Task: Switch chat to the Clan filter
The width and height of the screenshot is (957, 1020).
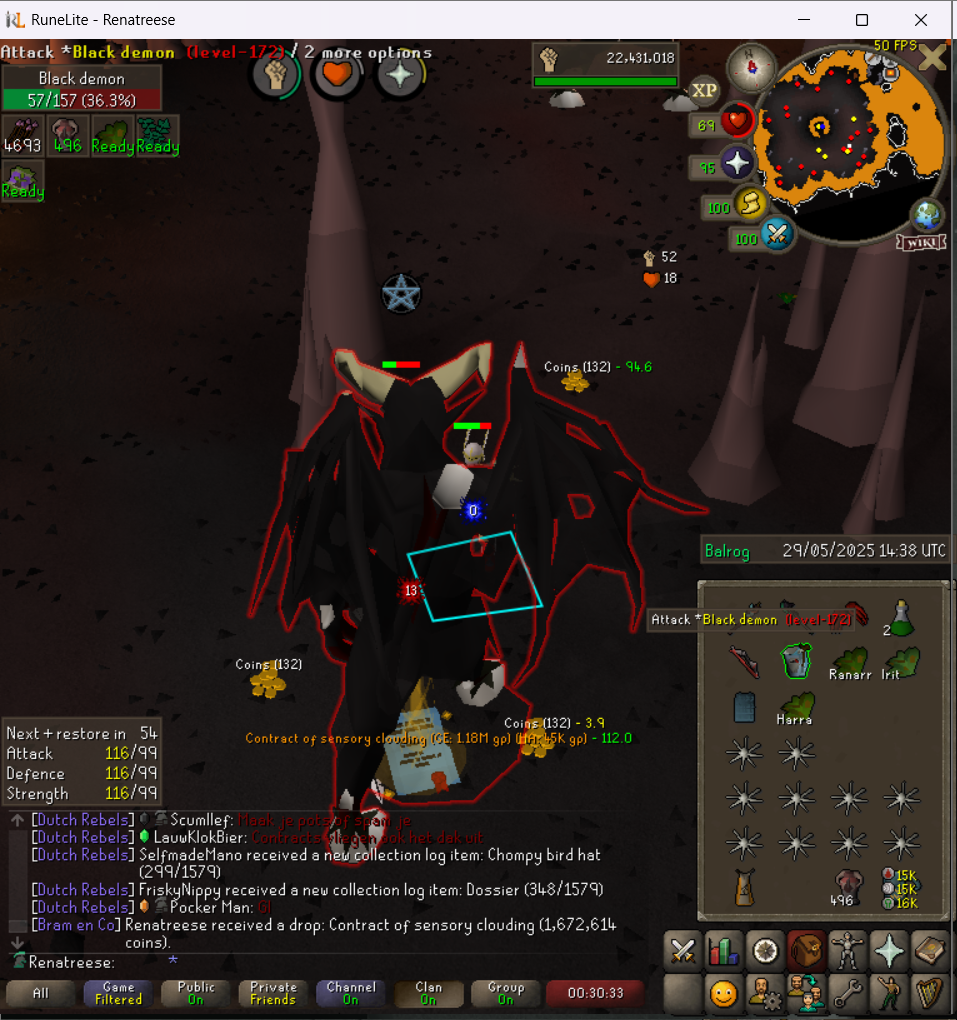Action: [428, 993]
